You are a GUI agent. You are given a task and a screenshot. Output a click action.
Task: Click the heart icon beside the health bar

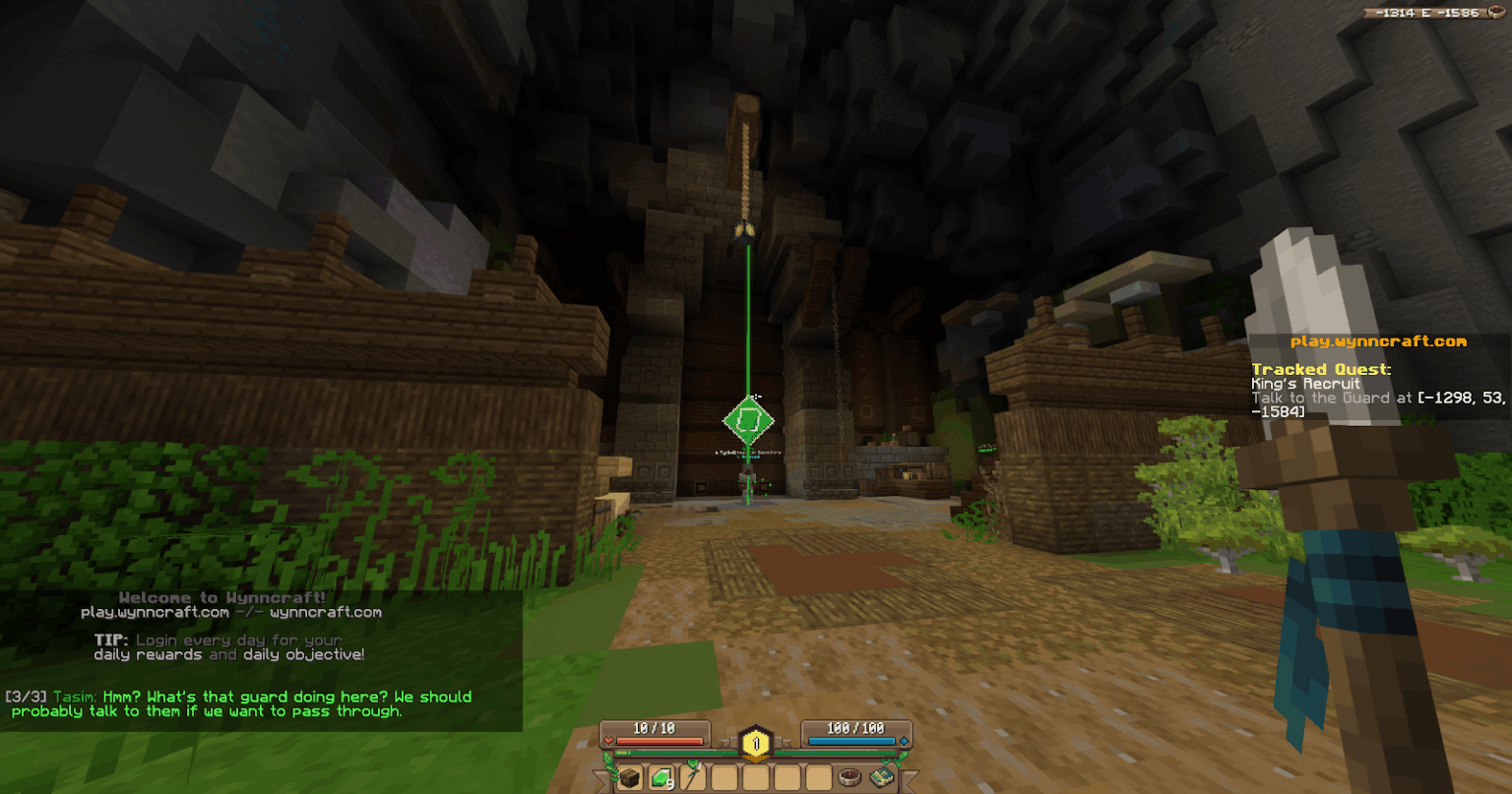pyautogui.click(x=608, y=740)
